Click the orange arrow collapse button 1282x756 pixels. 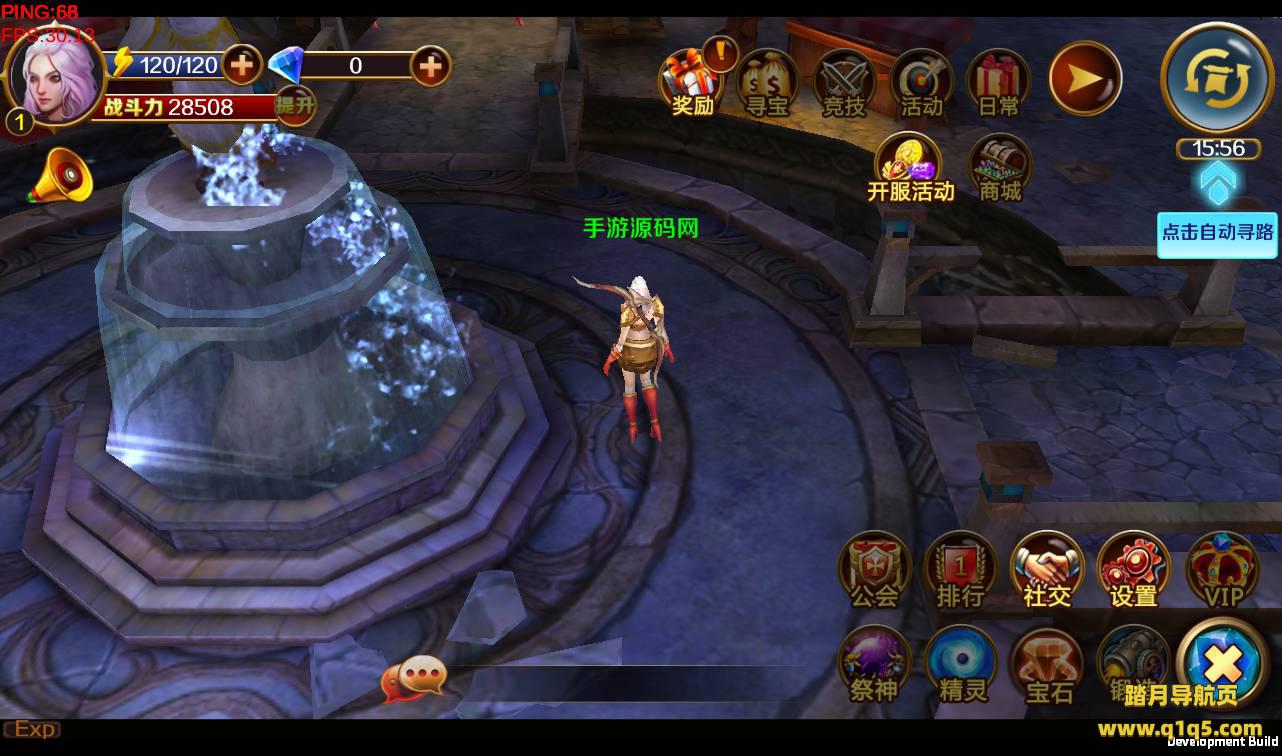1085,78
